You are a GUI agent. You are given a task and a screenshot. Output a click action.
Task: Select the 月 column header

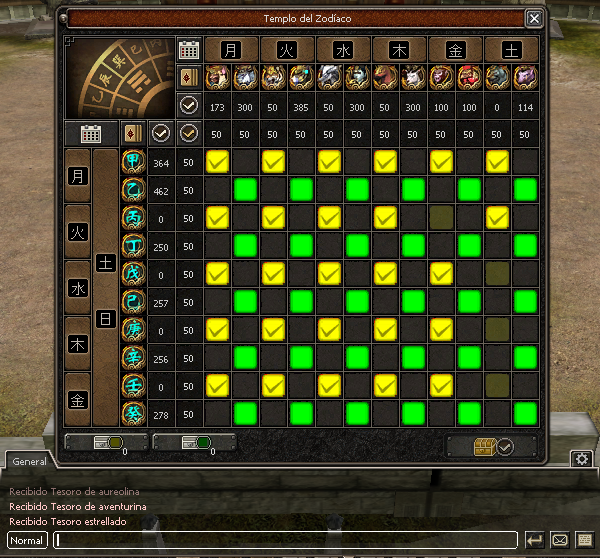[x=231, y=49]
